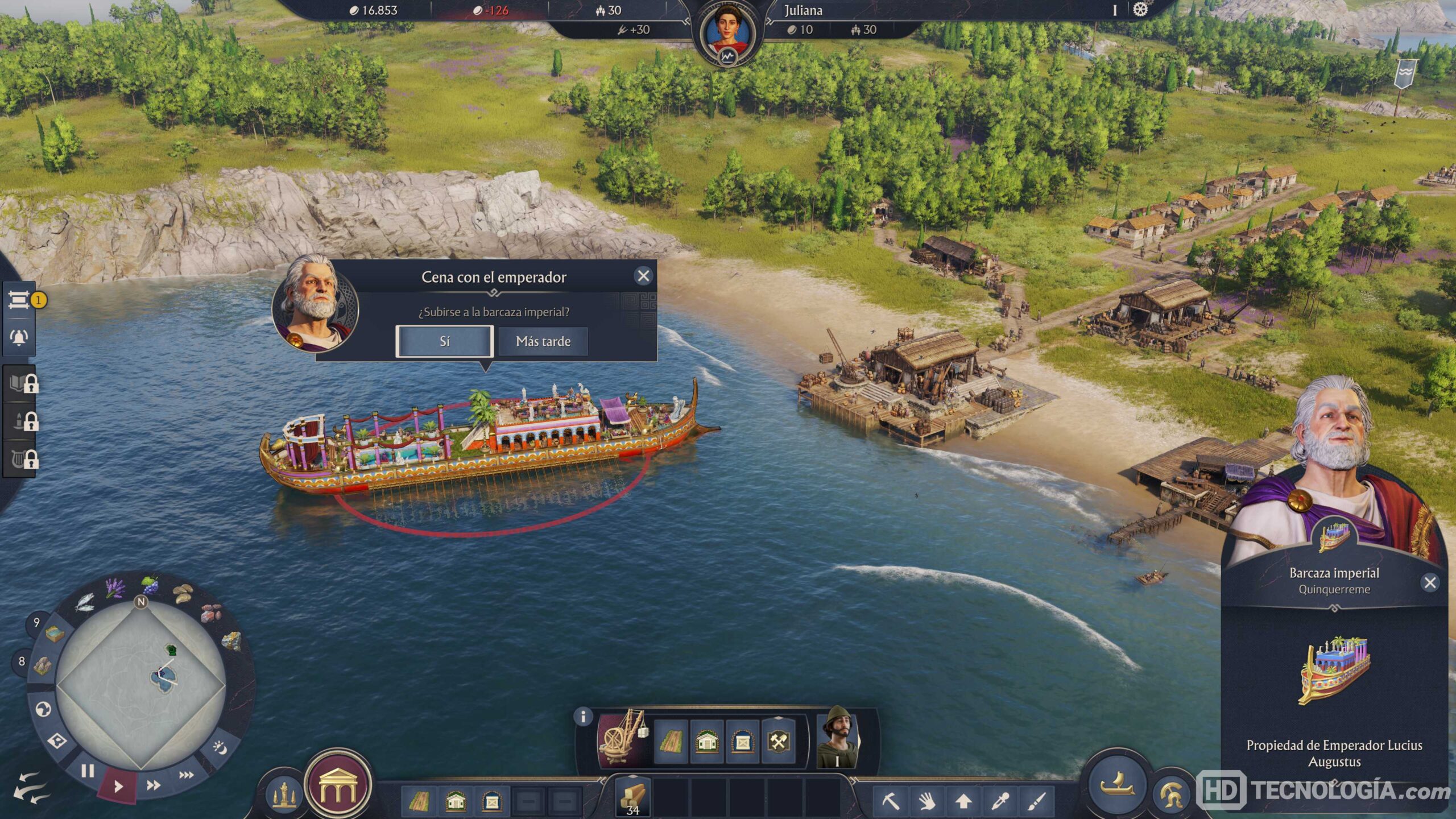Select the pickaxe demolish tool

891,801
